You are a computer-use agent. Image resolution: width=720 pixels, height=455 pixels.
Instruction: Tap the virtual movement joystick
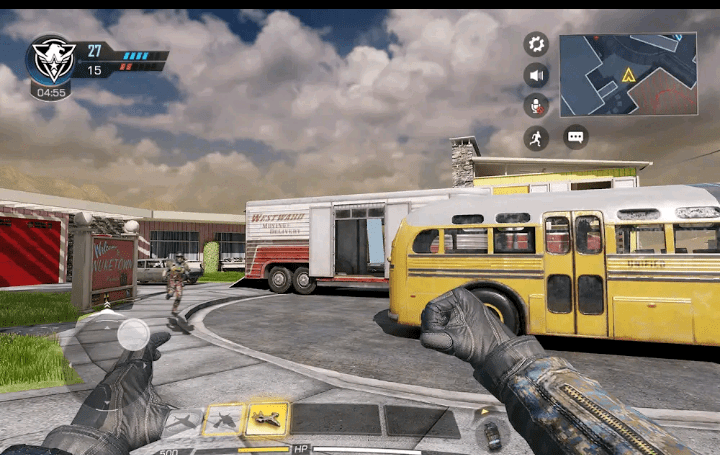click(133, 334)
